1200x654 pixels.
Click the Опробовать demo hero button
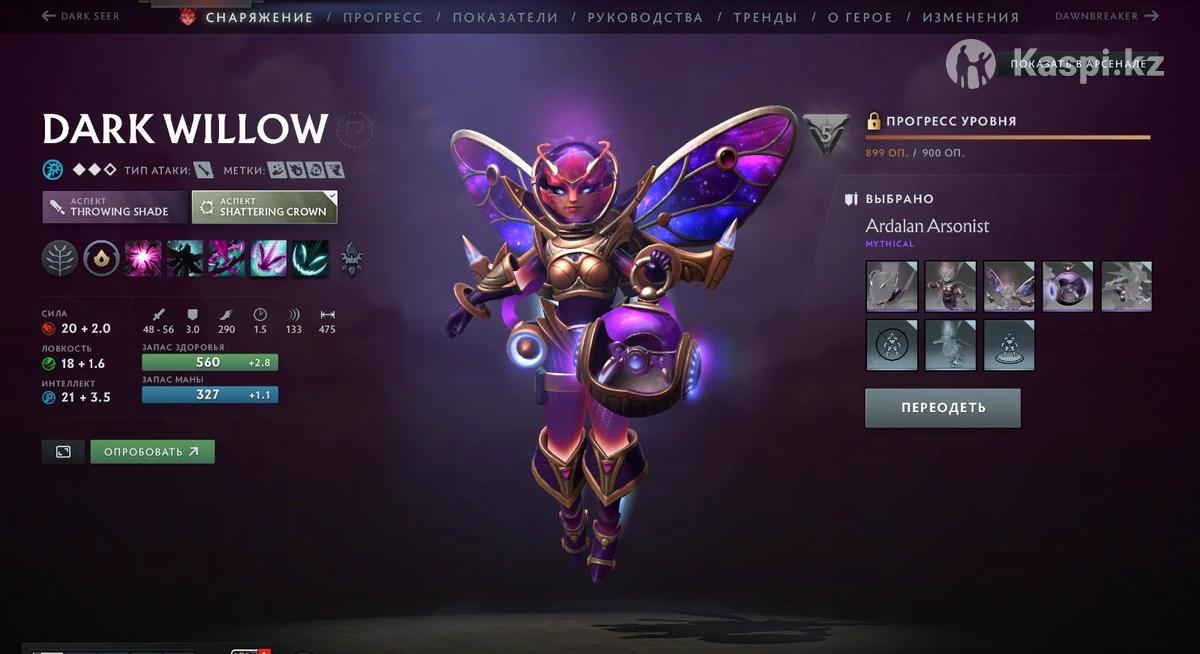(152, 451)
